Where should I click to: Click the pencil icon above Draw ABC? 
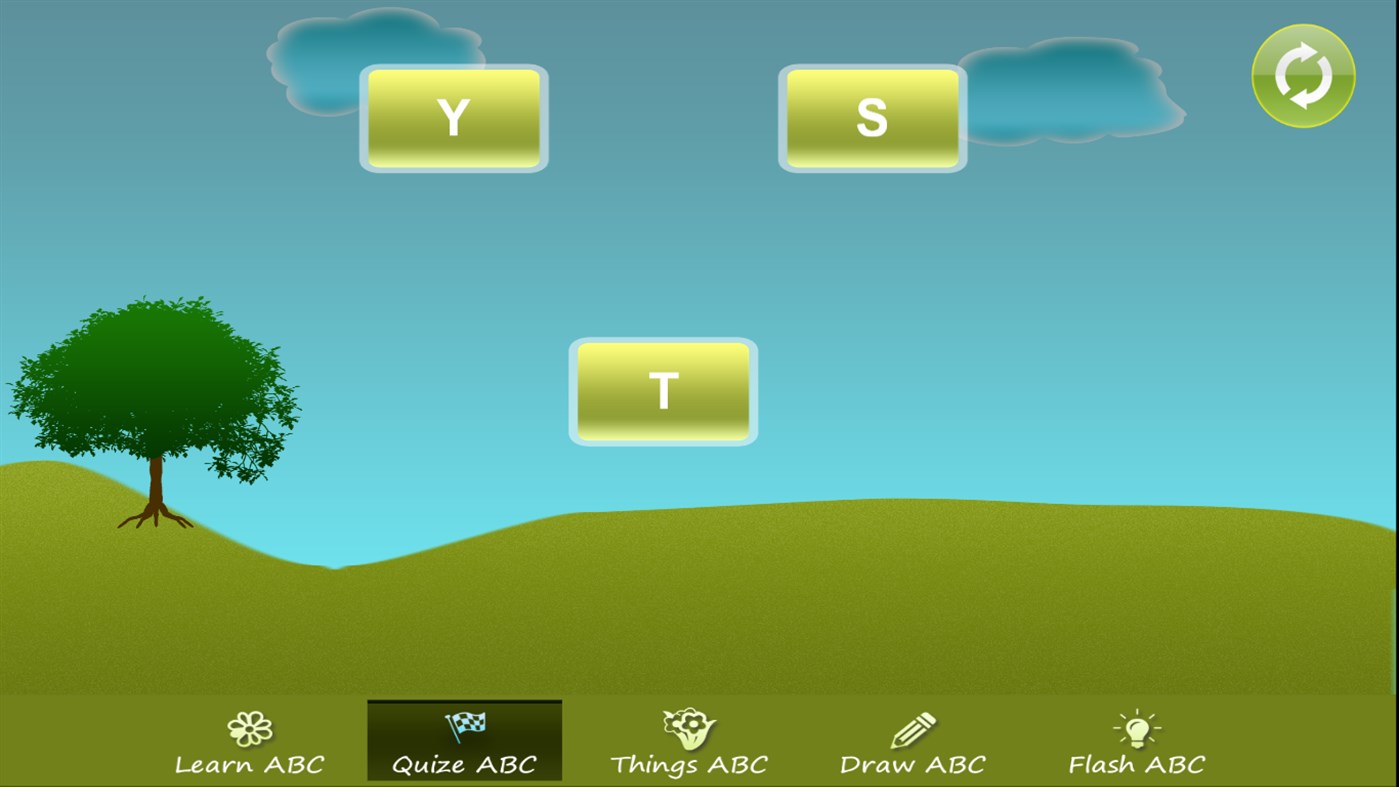coord(911,727)
